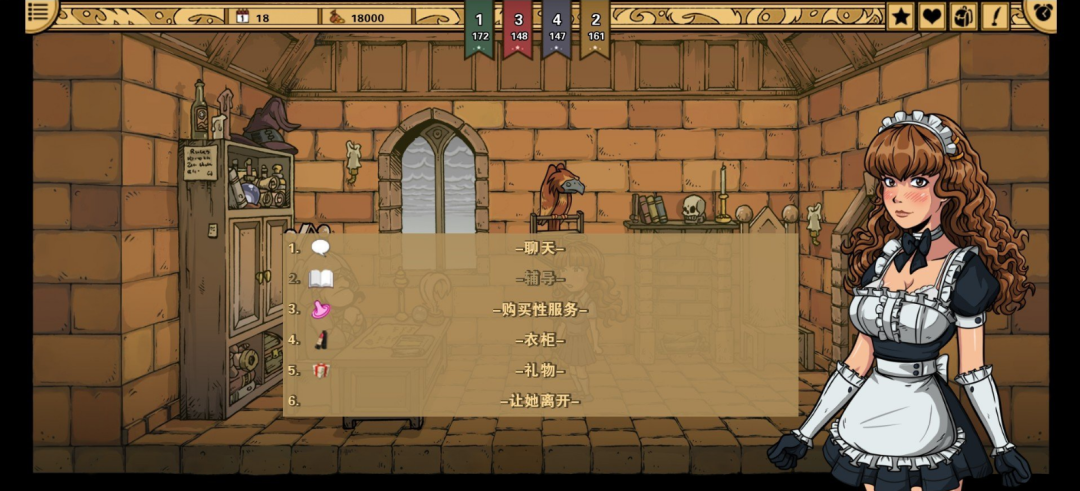The height and width of the screenshot is (491, 1080).
Task: Open the hamburger menu in top-left corner
Action: click(39, 13)
